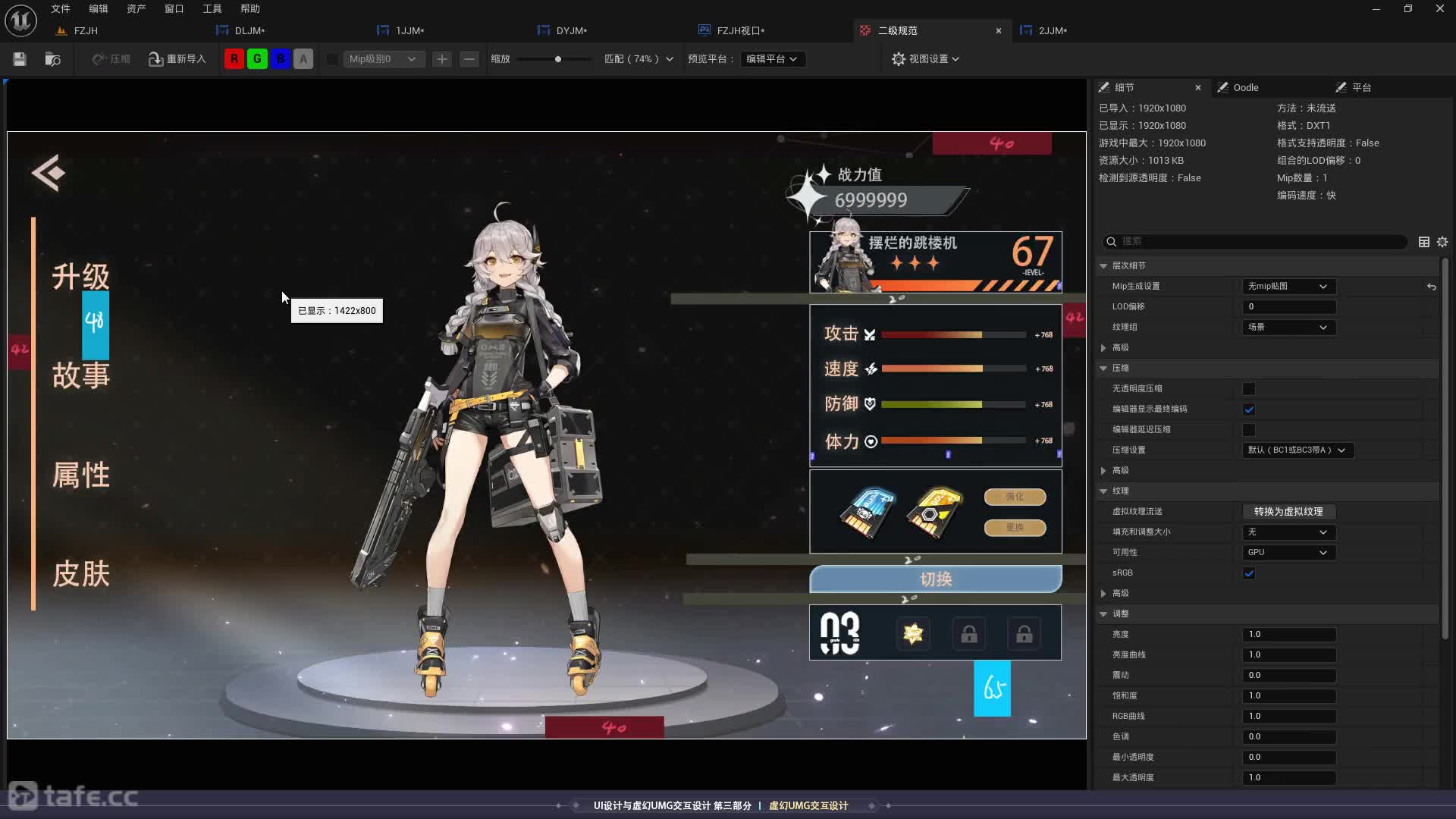This screenshot has width=1456, height=819.
Task: Open the 视图设置 view settings dropdown
Action: tap(925, 59)
